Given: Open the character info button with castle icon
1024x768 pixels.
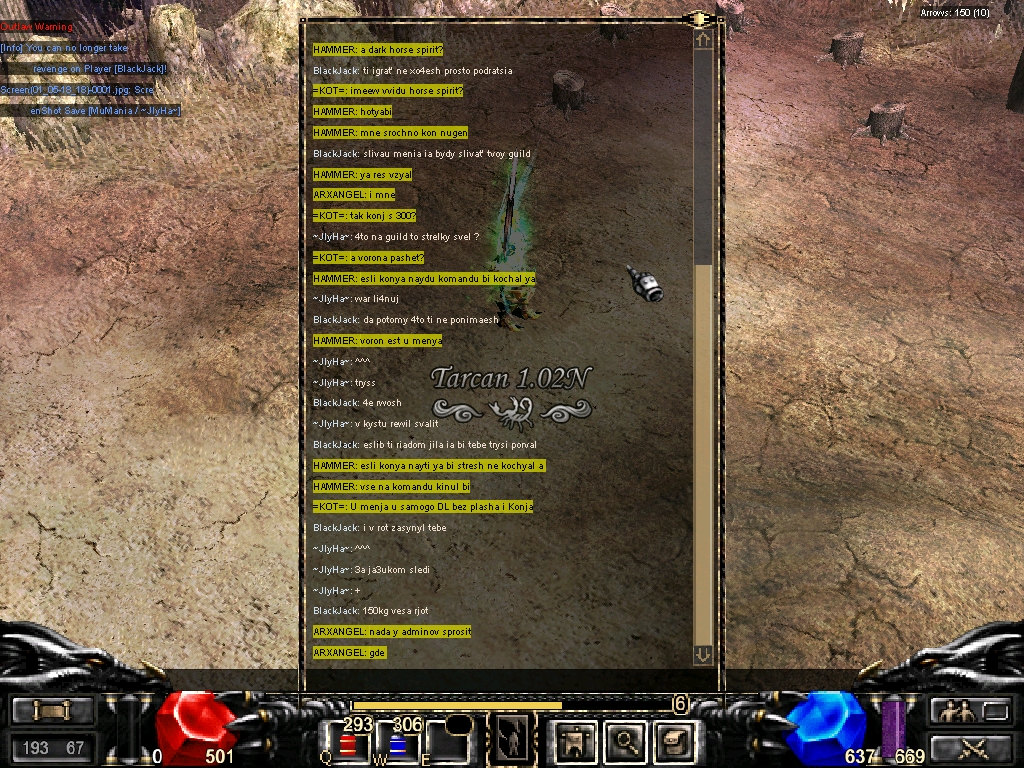Looking at the screenshot, I should point(577,741).
